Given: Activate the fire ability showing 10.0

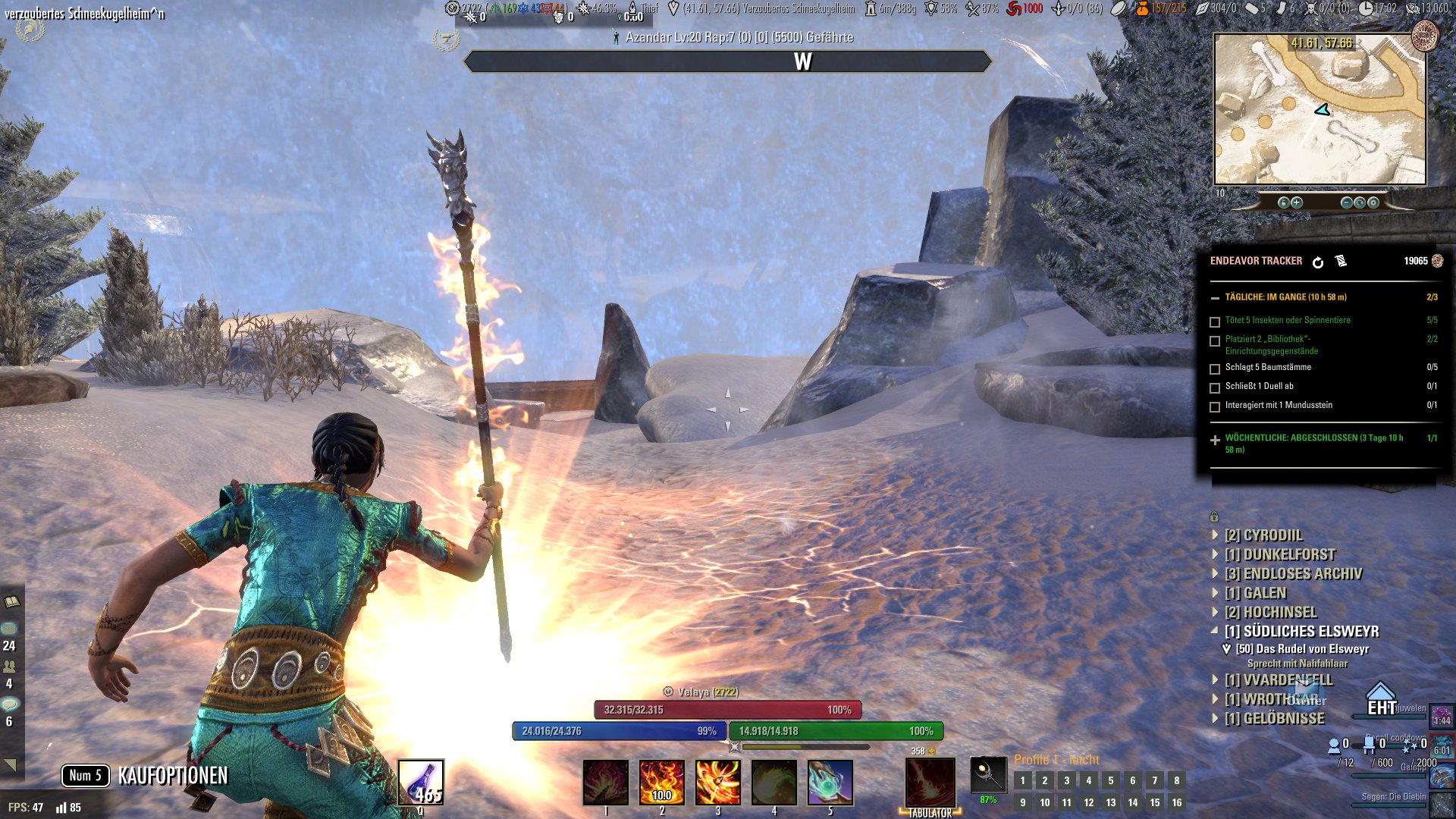Looking at the screenshot, I should (x=661, y=782).
